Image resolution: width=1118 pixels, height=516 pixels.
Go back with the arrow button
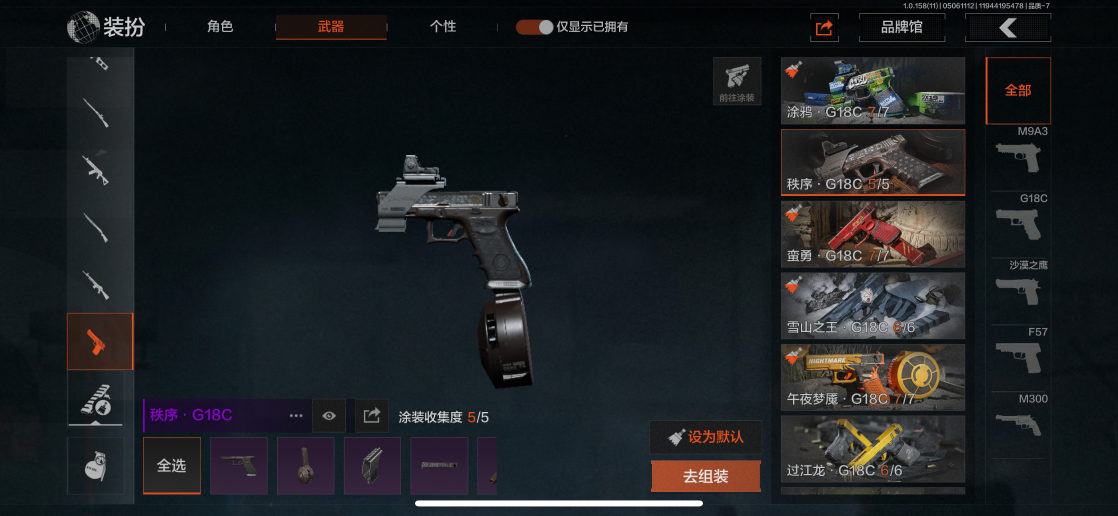(x=1007, y=28)
